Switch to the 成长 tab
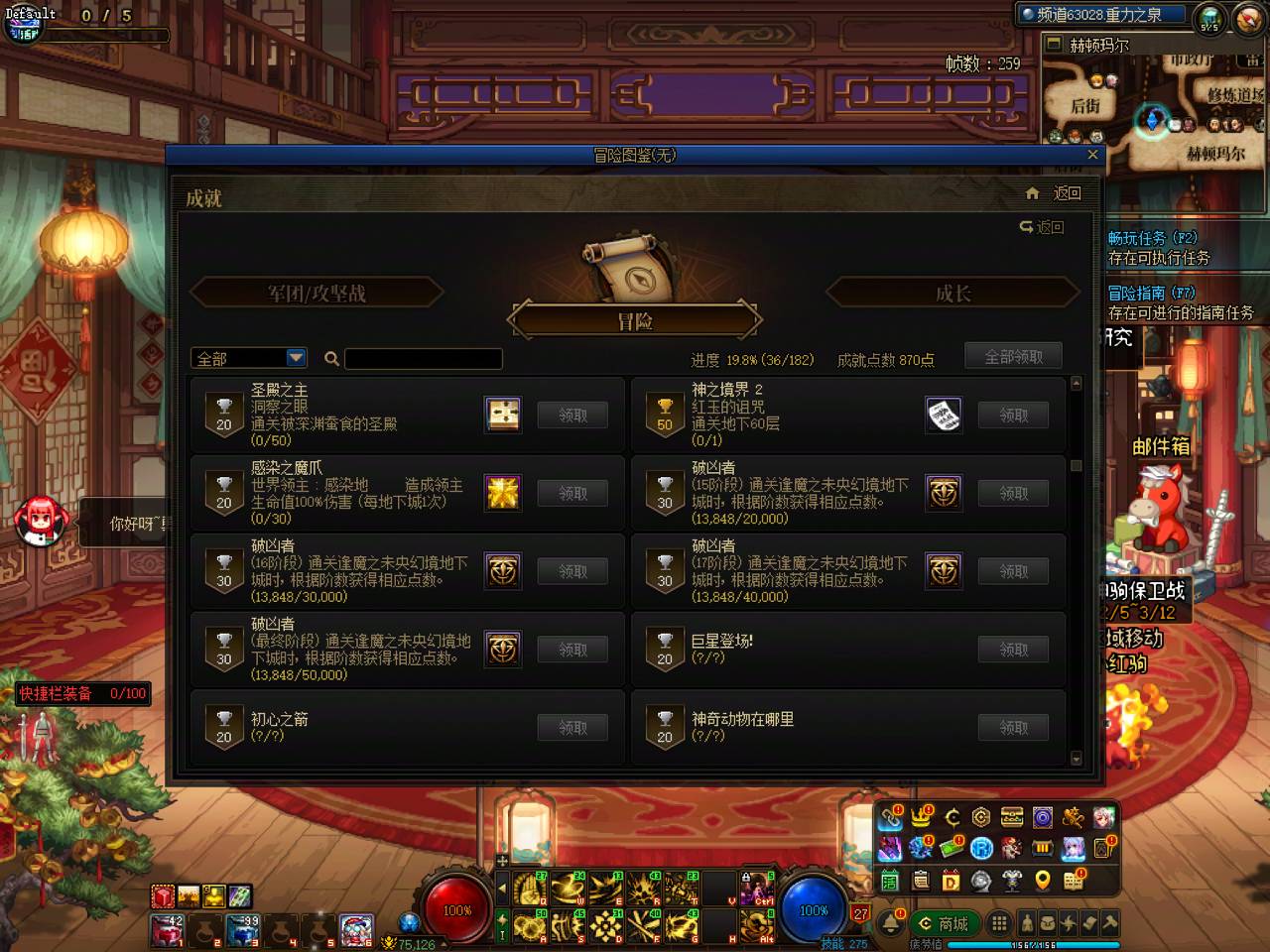This screenshot has width=1270, height=952. click(x=952, y=293)
